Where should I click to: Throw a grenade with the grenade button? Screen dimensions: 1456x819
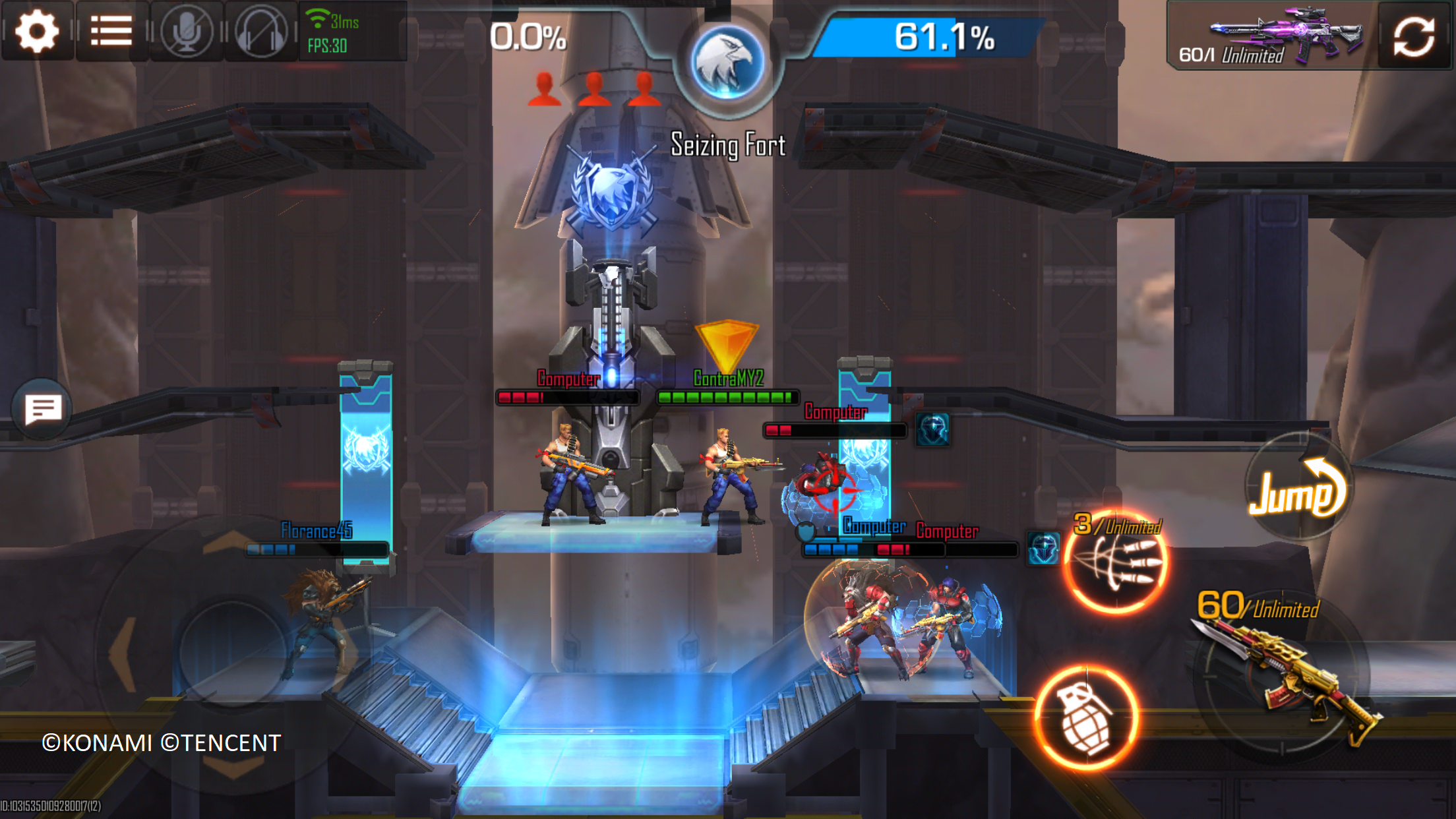[x=1086, y=717]
